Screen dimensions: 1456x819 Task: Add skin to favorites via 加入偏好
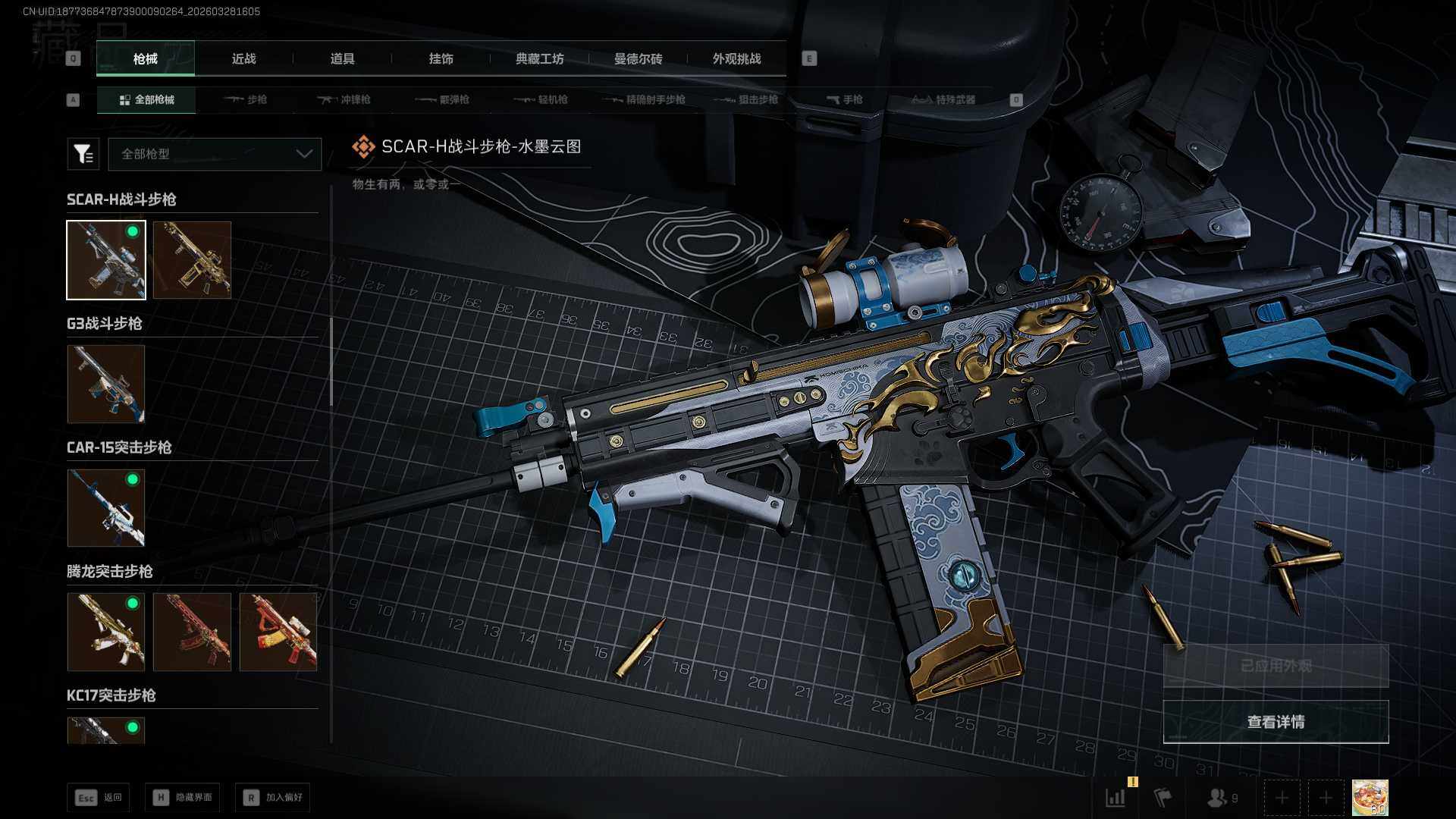[272, 798]
